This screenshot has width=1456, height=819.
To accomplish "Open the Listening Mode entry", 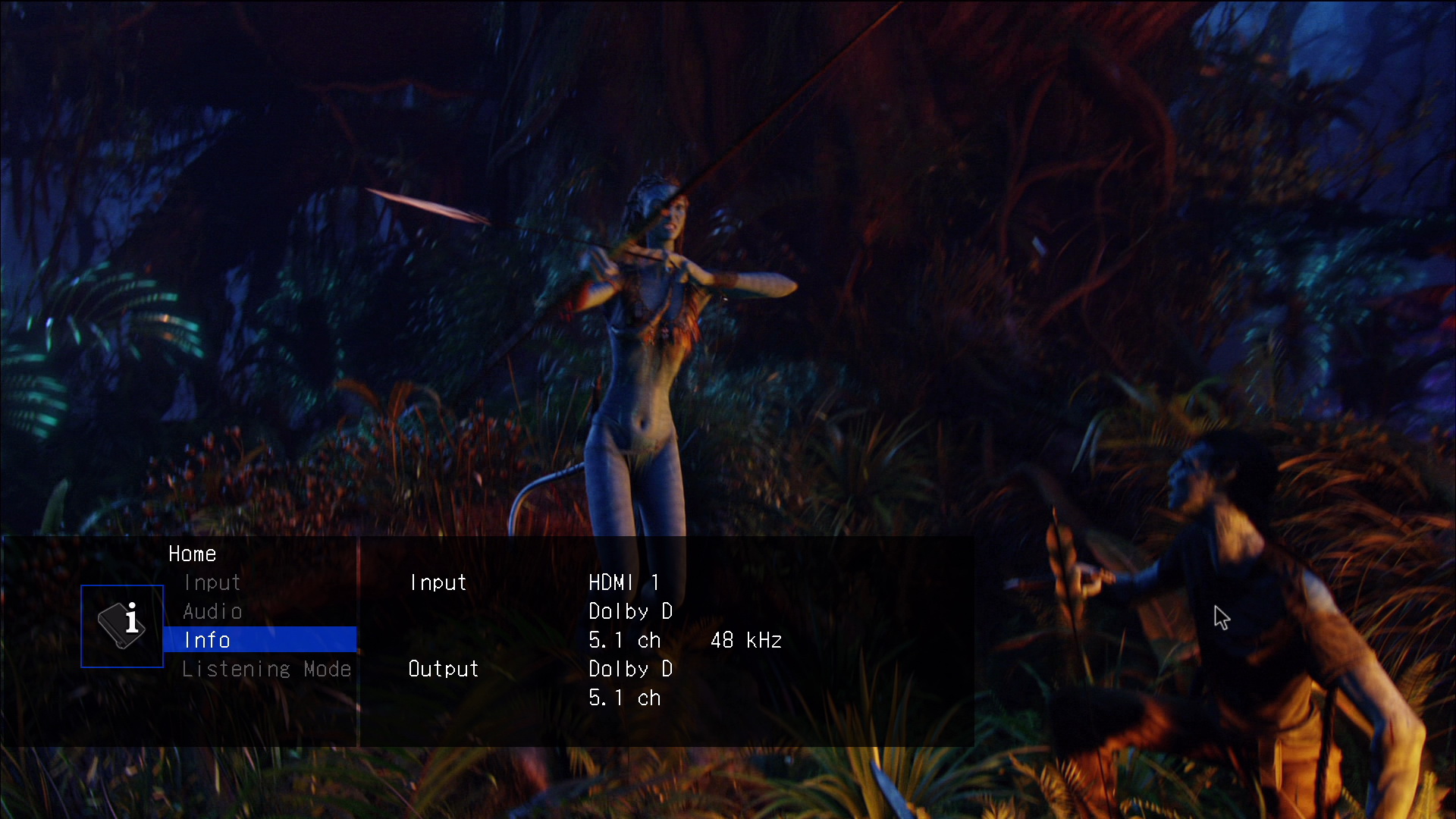I will point(266,669).
